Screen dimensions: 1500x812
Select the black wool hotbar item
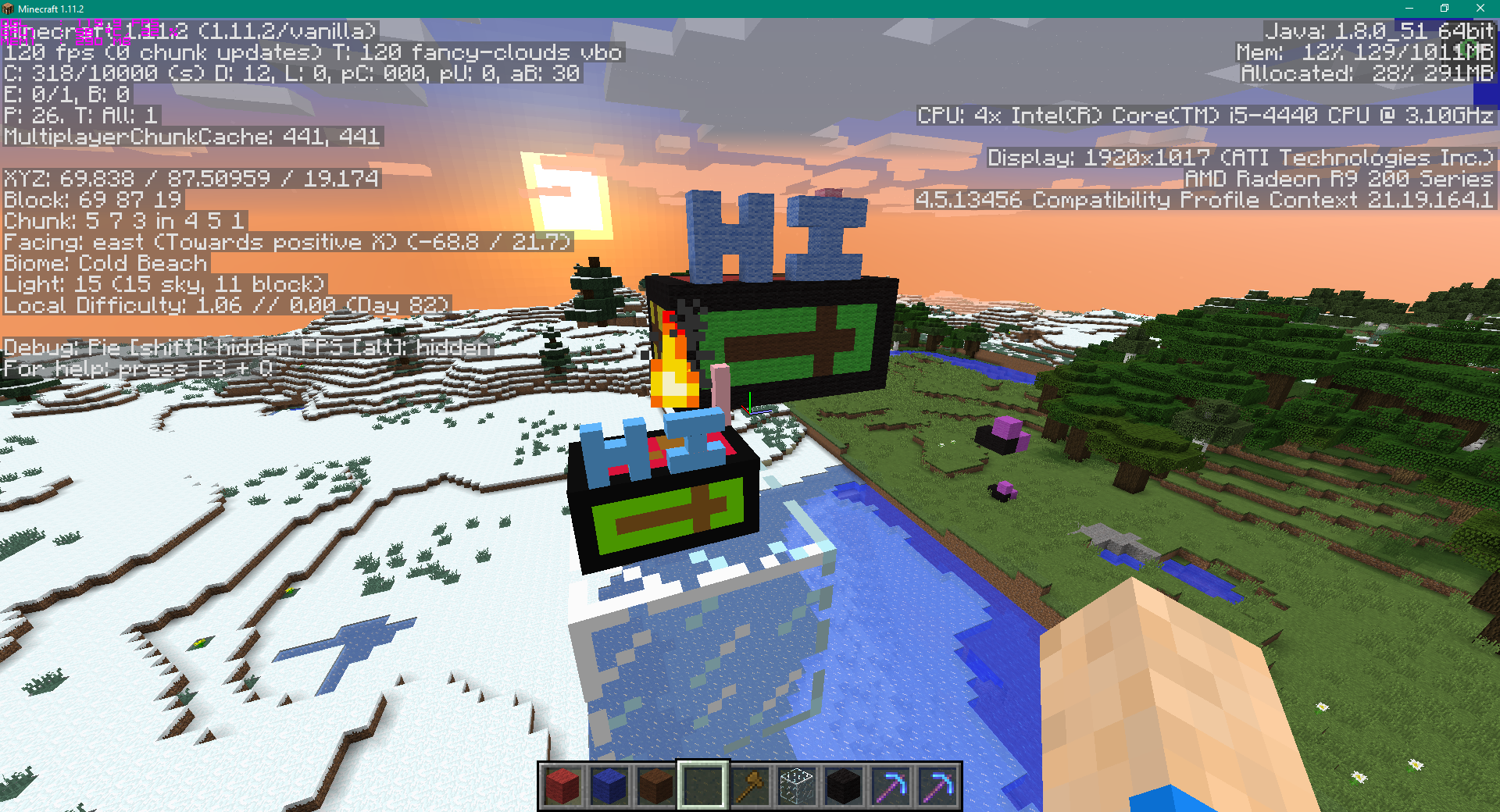[842, 786]
